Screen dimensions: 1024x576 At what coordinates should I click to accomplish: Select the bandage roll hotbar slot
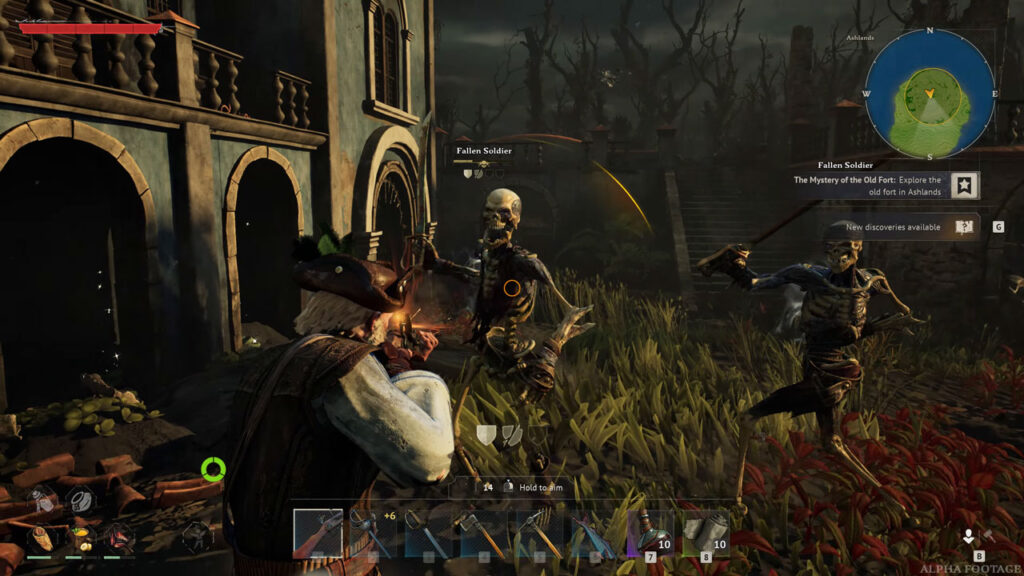(x=705, y=532)
